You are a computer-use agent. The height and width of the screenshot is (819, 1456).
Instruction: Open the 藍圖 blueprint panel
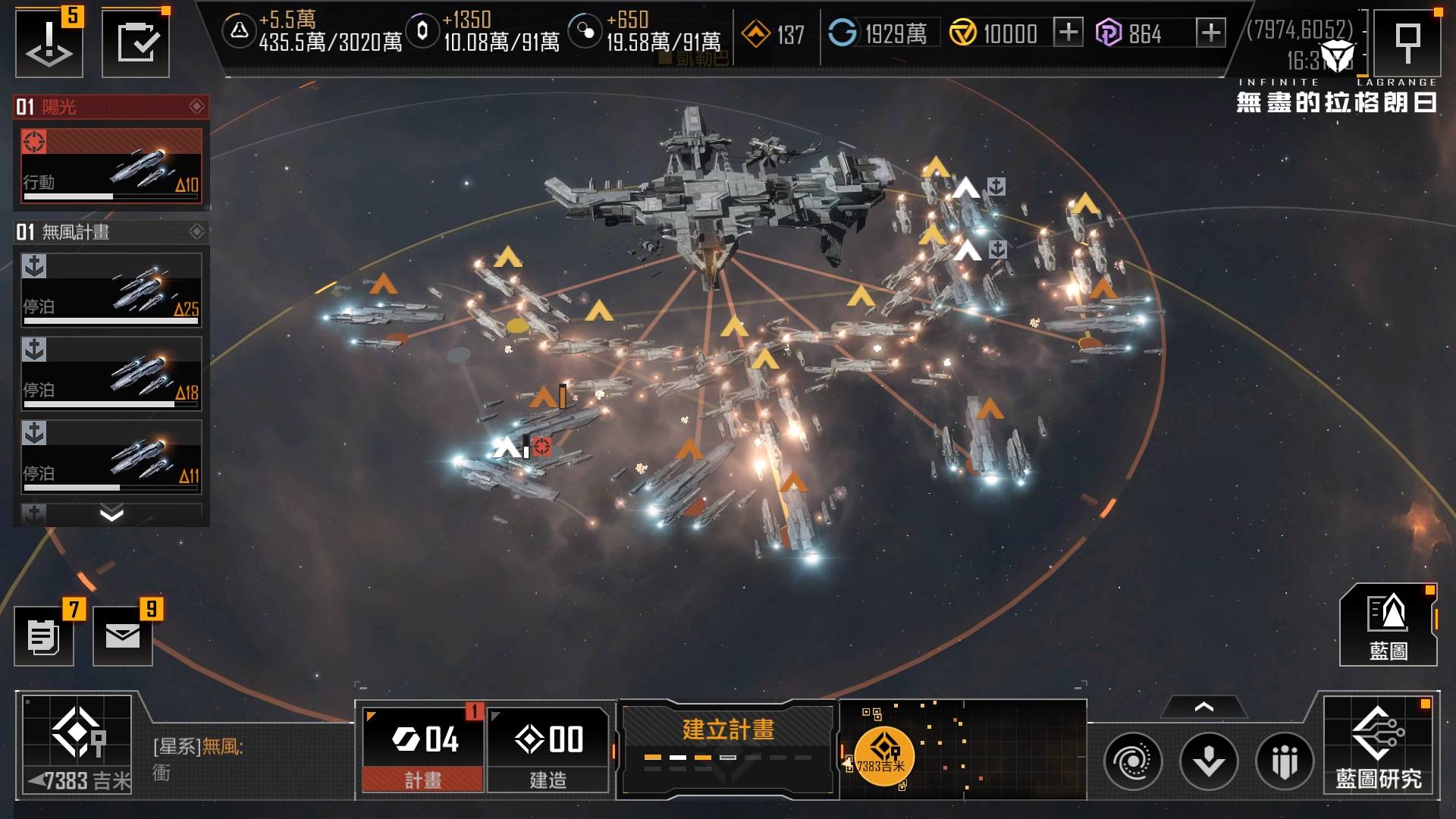click(1388, 626)
